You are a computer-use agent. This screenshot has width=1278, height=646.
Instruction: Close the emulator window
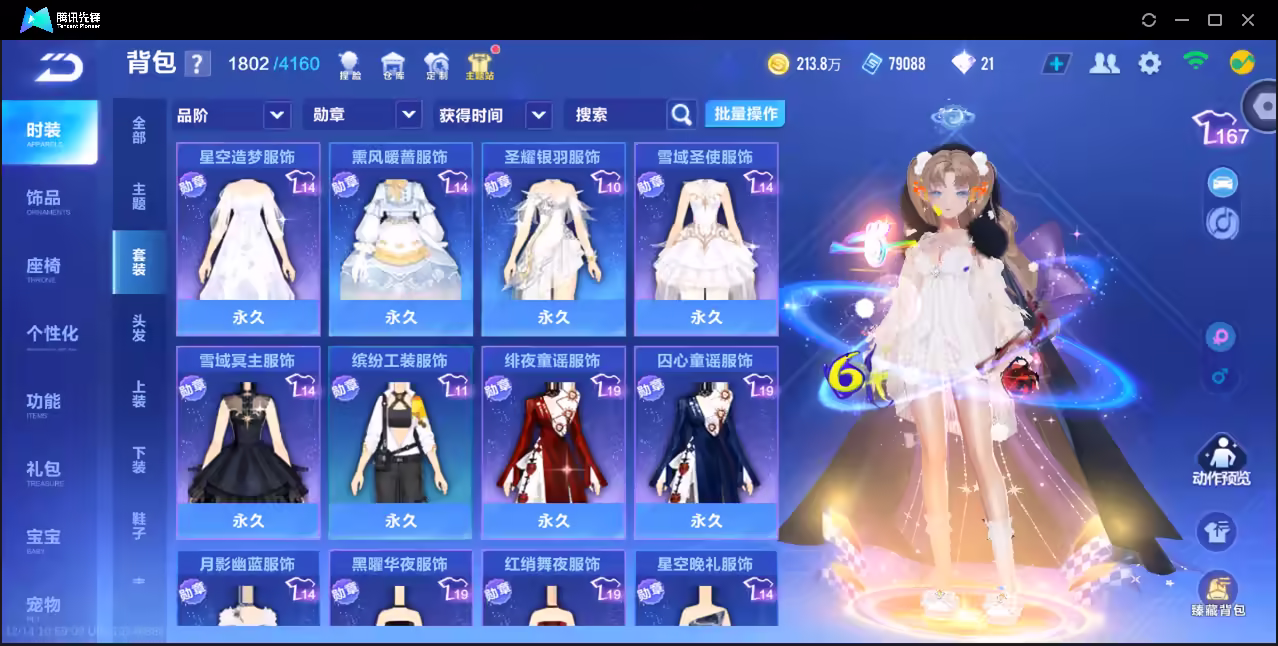pos(1248,19)
